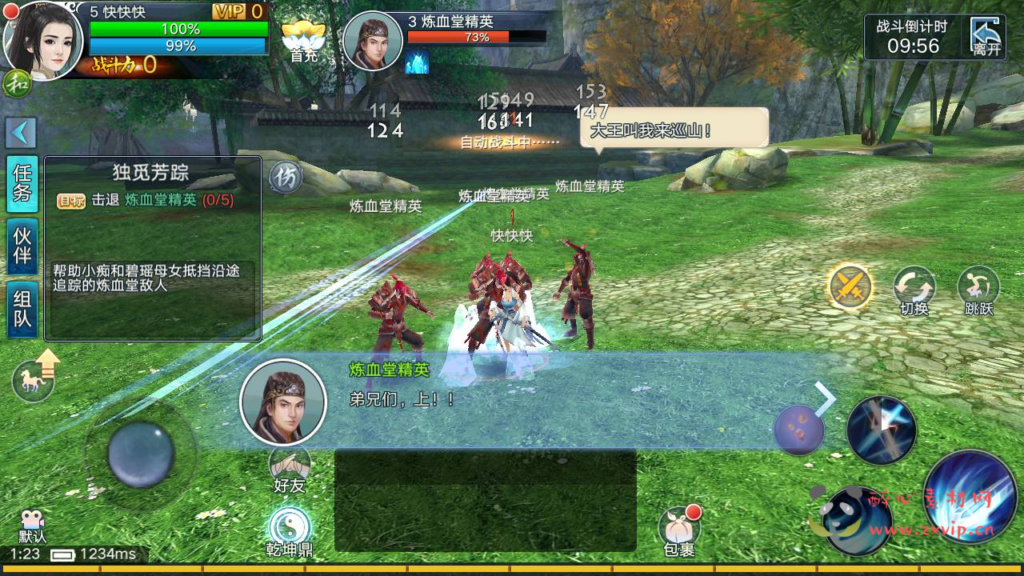Open the 首充 first-recharge offer
This screenshot has height=576, width=1024.
pyautogui.click(x=302, y=41)
